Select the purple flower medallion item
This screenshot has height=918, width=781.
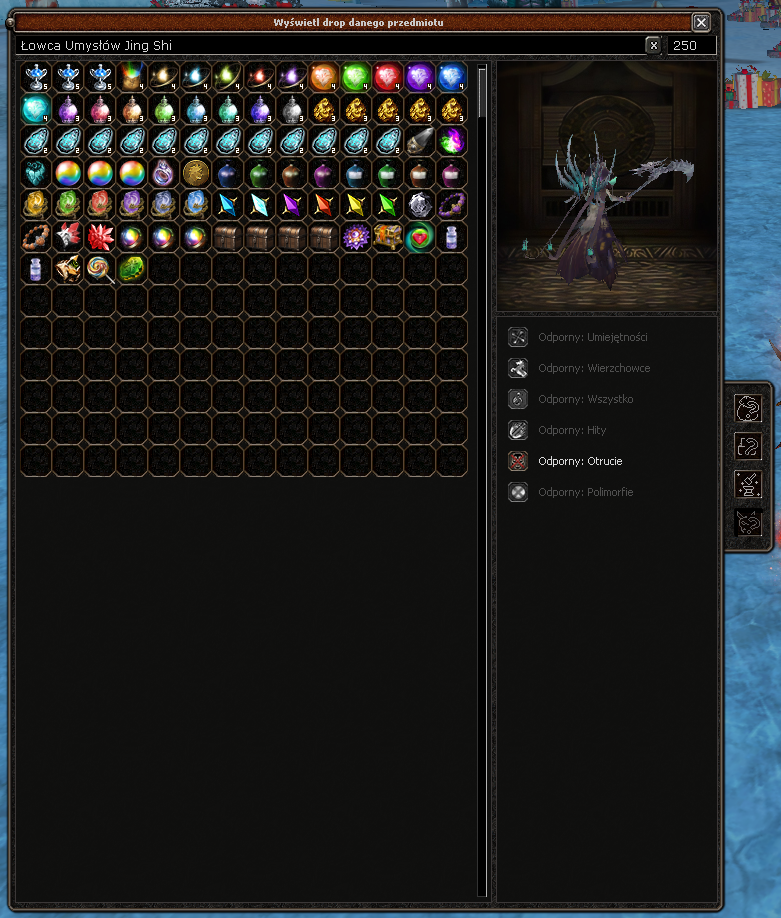(356, 237)
